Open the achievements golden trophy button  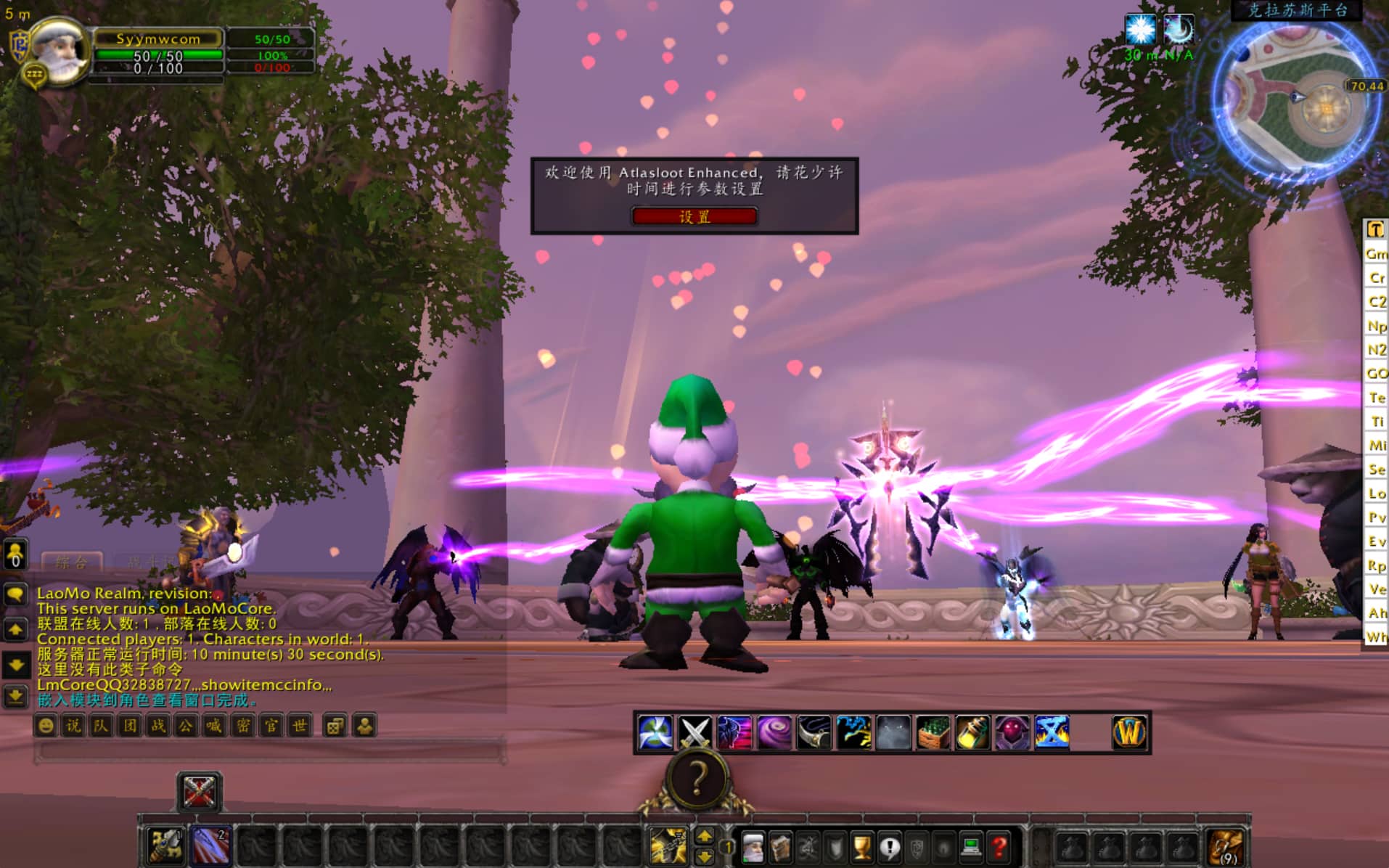coord(862,847)
